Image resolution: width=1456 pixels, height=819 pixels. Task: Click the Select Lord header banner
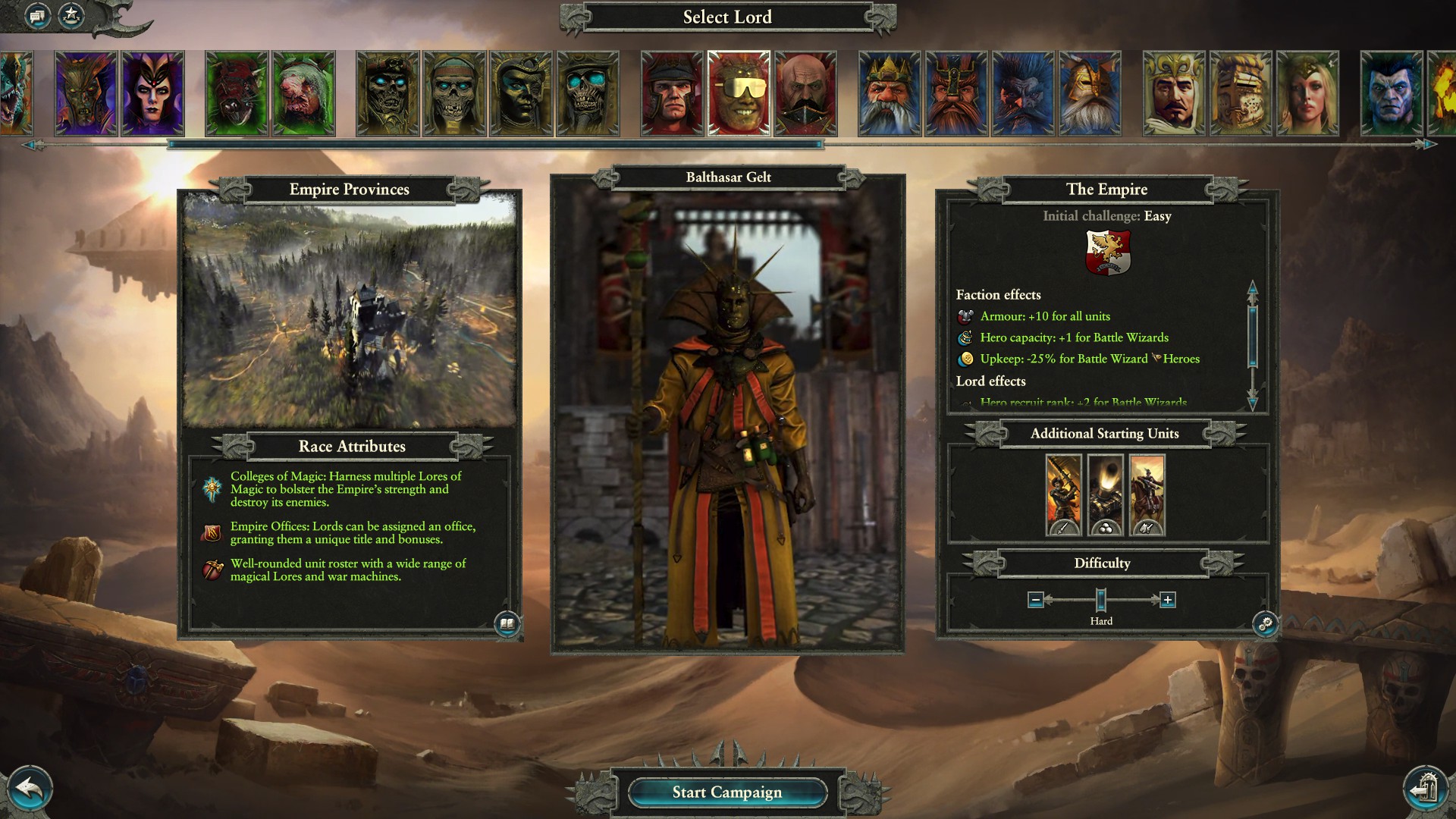726,17
